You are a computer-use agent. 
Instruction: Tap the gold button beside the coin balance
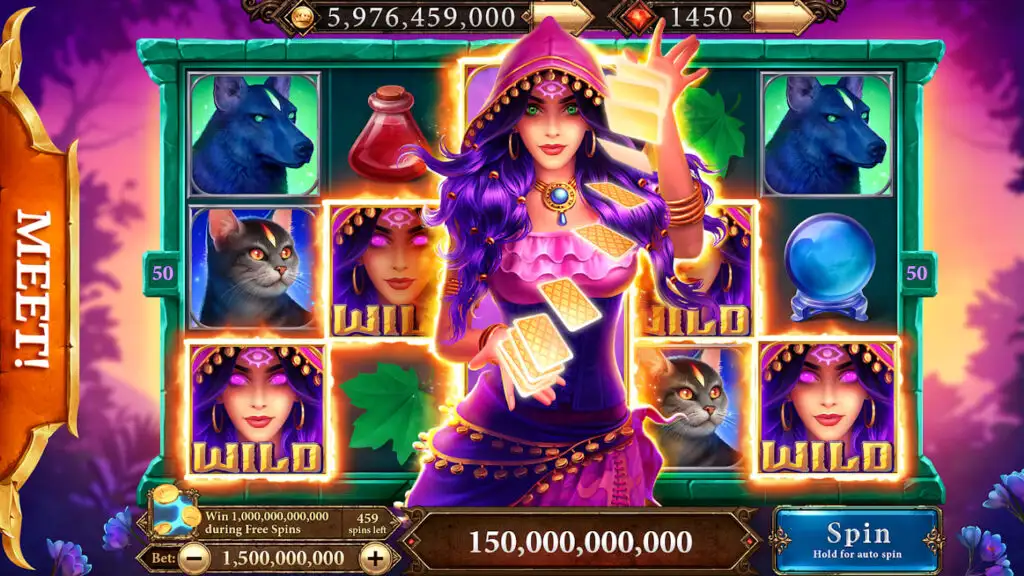pyautogui.click(x=562, y=17)
